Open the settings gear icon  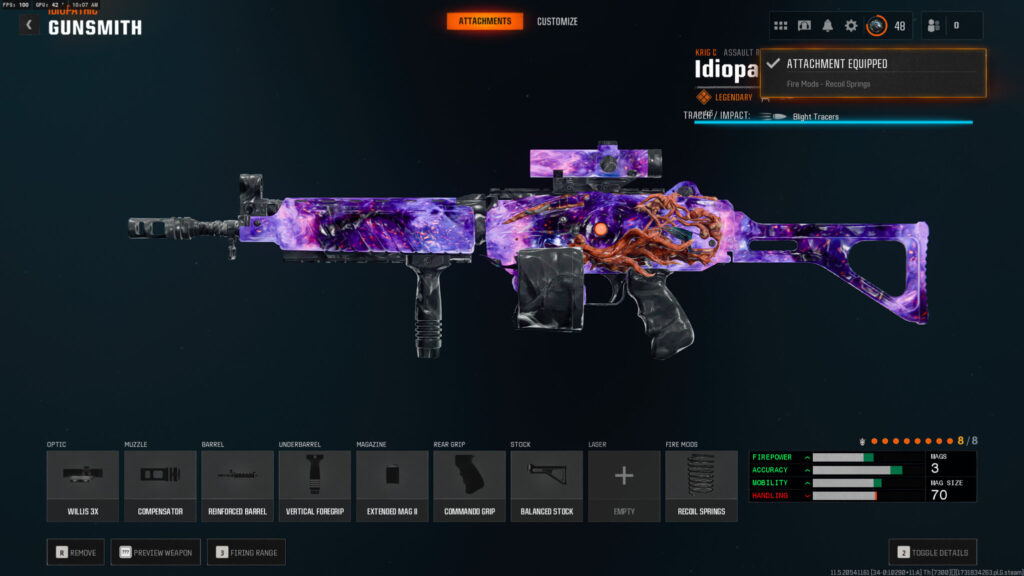851,25
